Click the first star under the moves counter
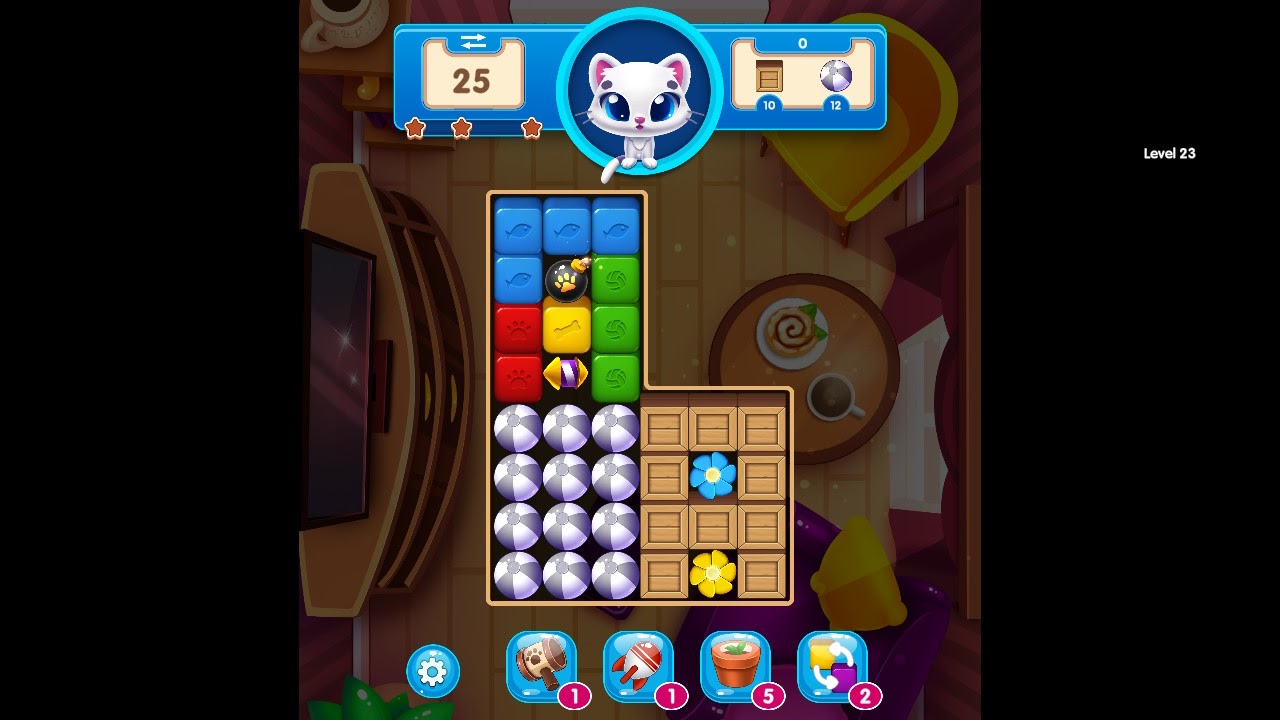Image resolution: width=1280 pixels, height=720 pixels. 416,129
